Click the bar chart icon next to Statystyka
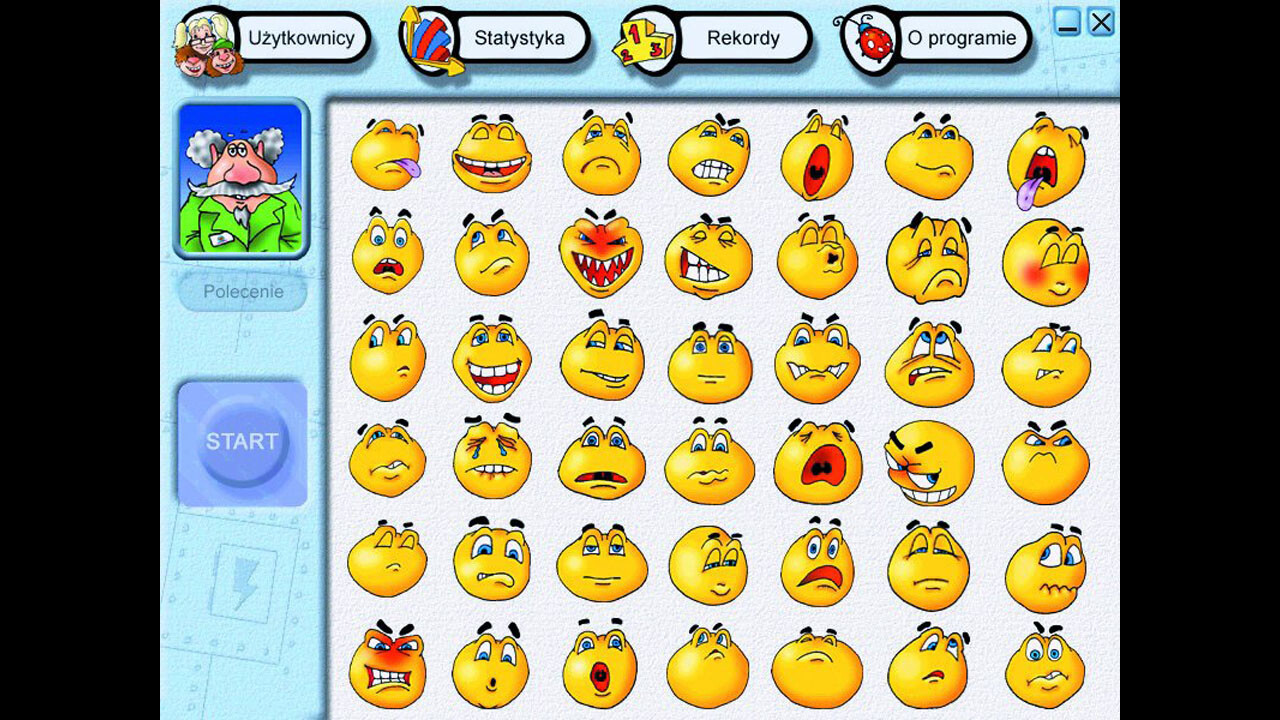Viewport: 1280px width, 720px height. [x=428, y=40]
